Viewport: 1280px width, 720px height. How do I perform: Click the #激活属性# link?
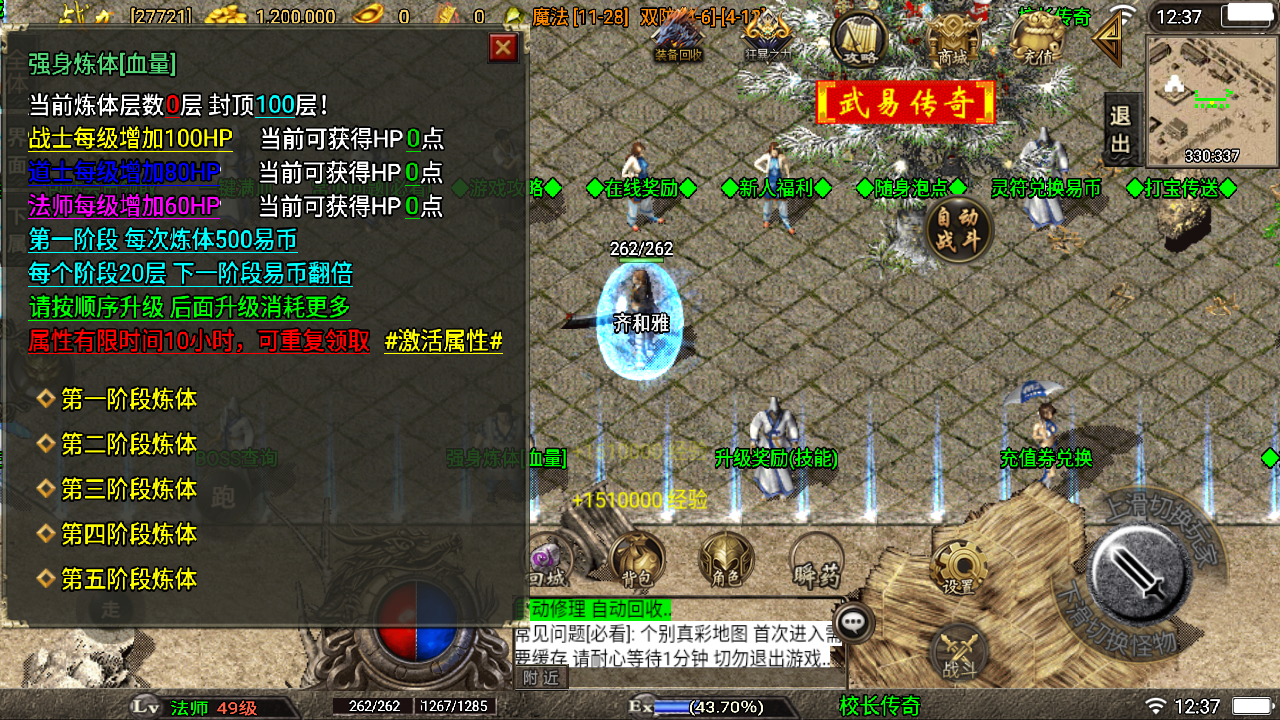tap(443, 341)
